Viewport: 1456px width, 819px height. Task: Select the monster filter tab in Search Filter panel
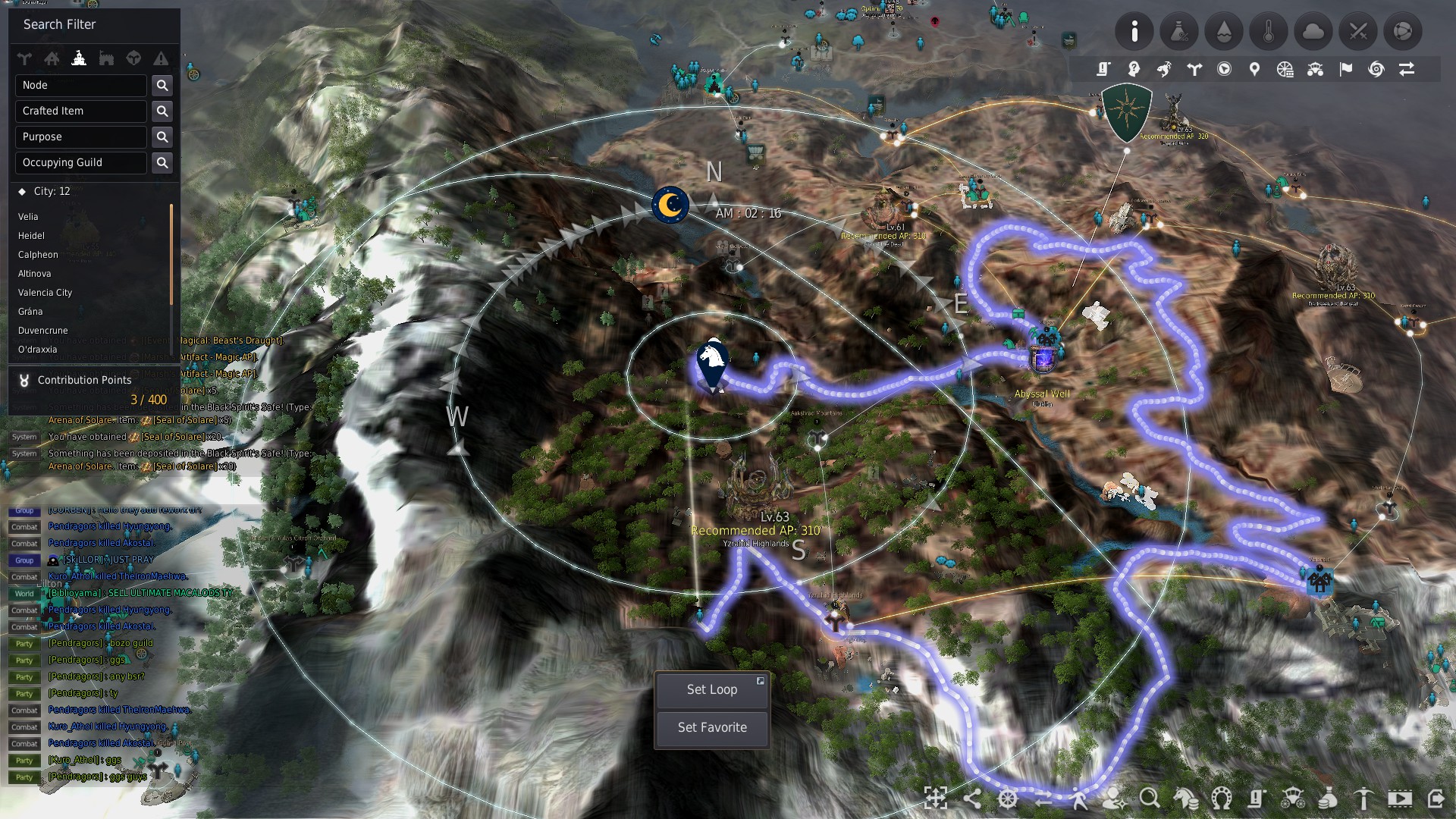click(133, 58)
